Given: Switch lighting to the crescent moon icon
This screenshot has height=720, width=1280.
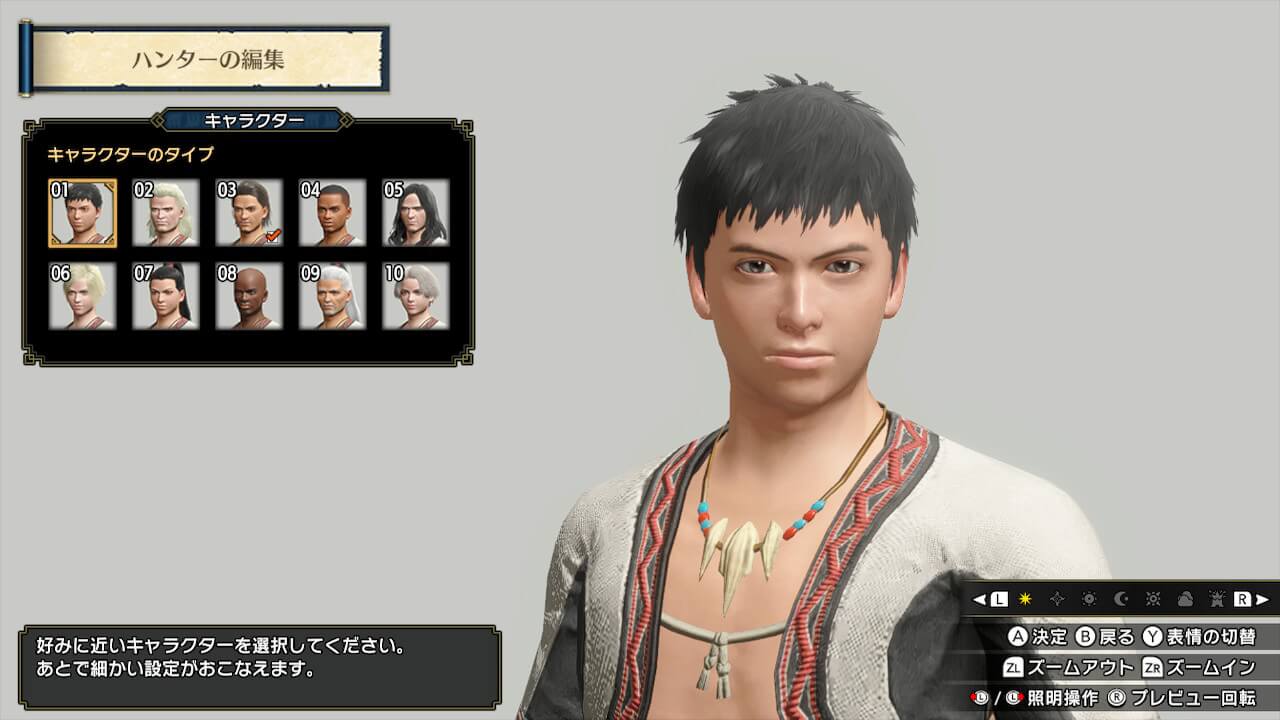Looking at the screenshot, I should (x=1121, y=599).
